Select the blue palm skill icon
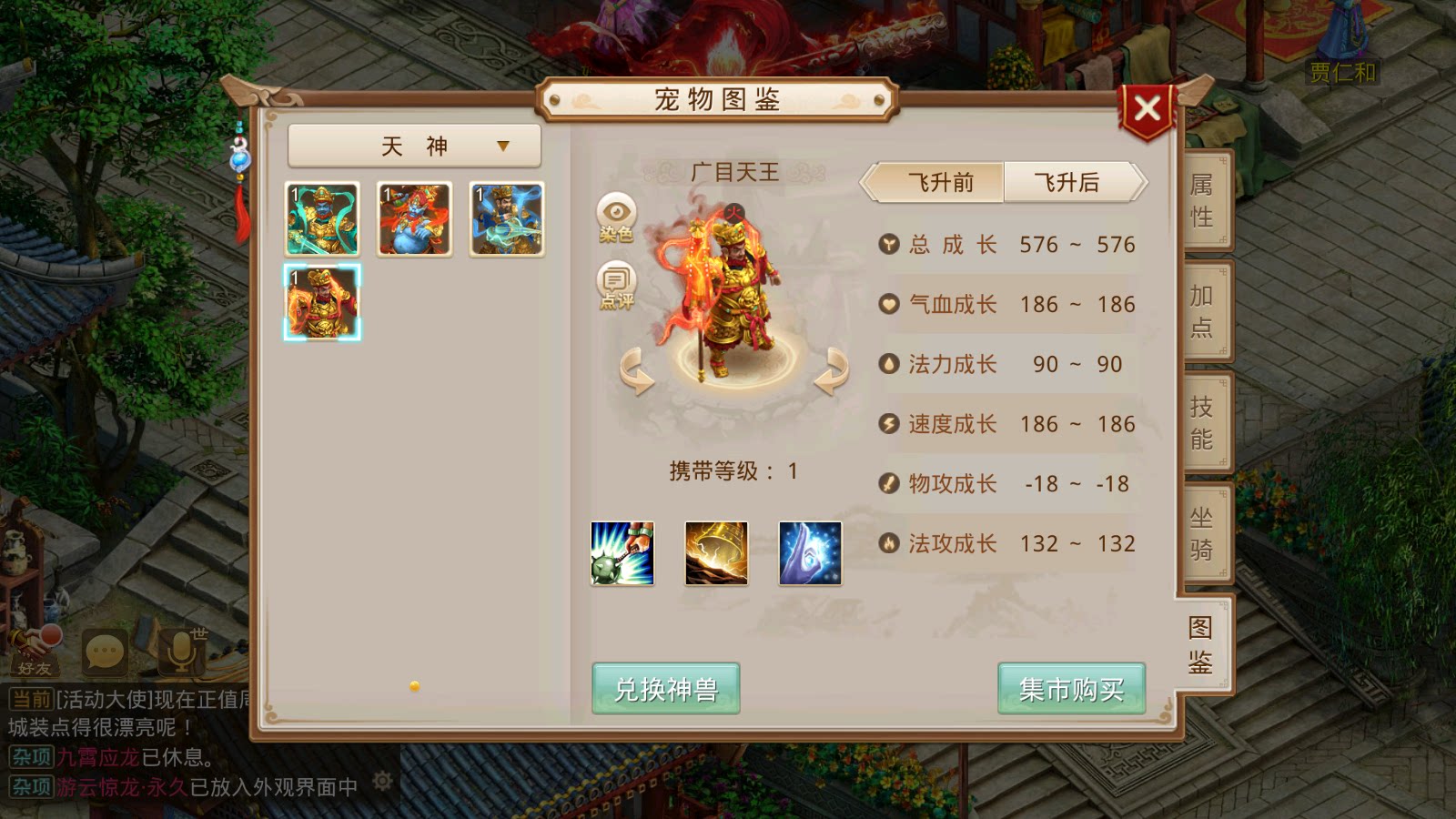The height and width of the screenshot is (819, 1456). click(x=809, y=554)
